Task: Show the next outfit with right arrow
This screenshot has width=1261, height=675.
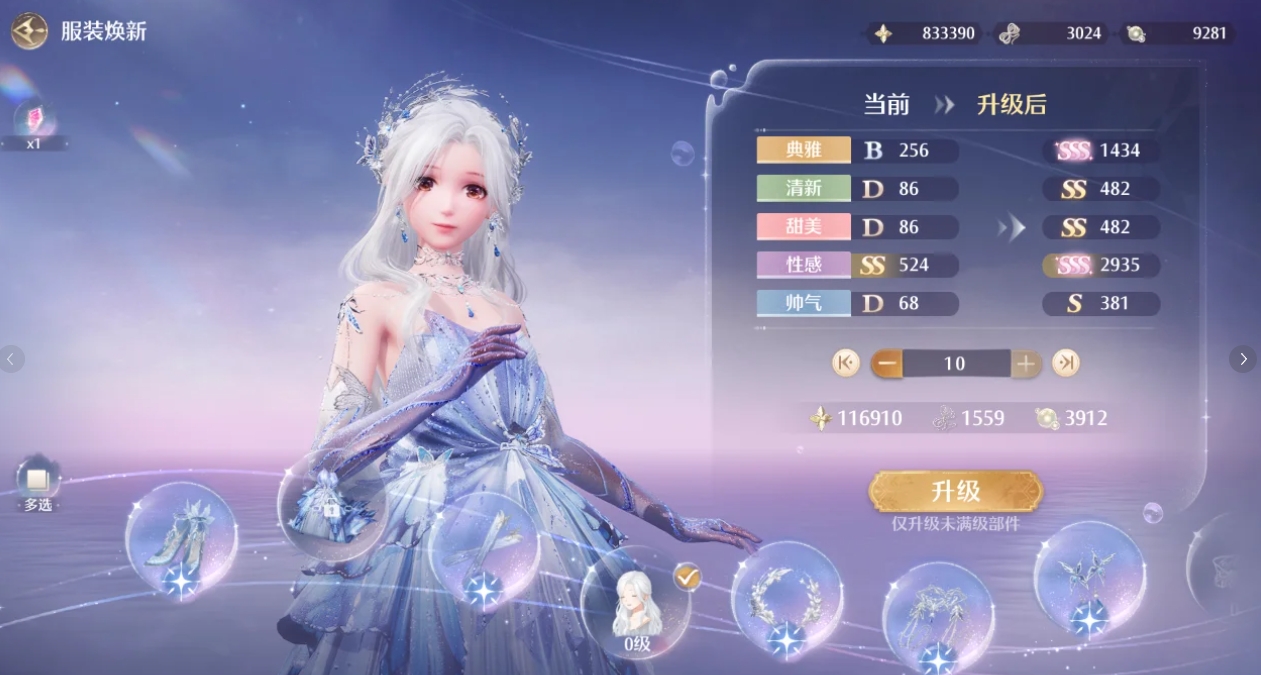Action: [x=1243, y=359]
